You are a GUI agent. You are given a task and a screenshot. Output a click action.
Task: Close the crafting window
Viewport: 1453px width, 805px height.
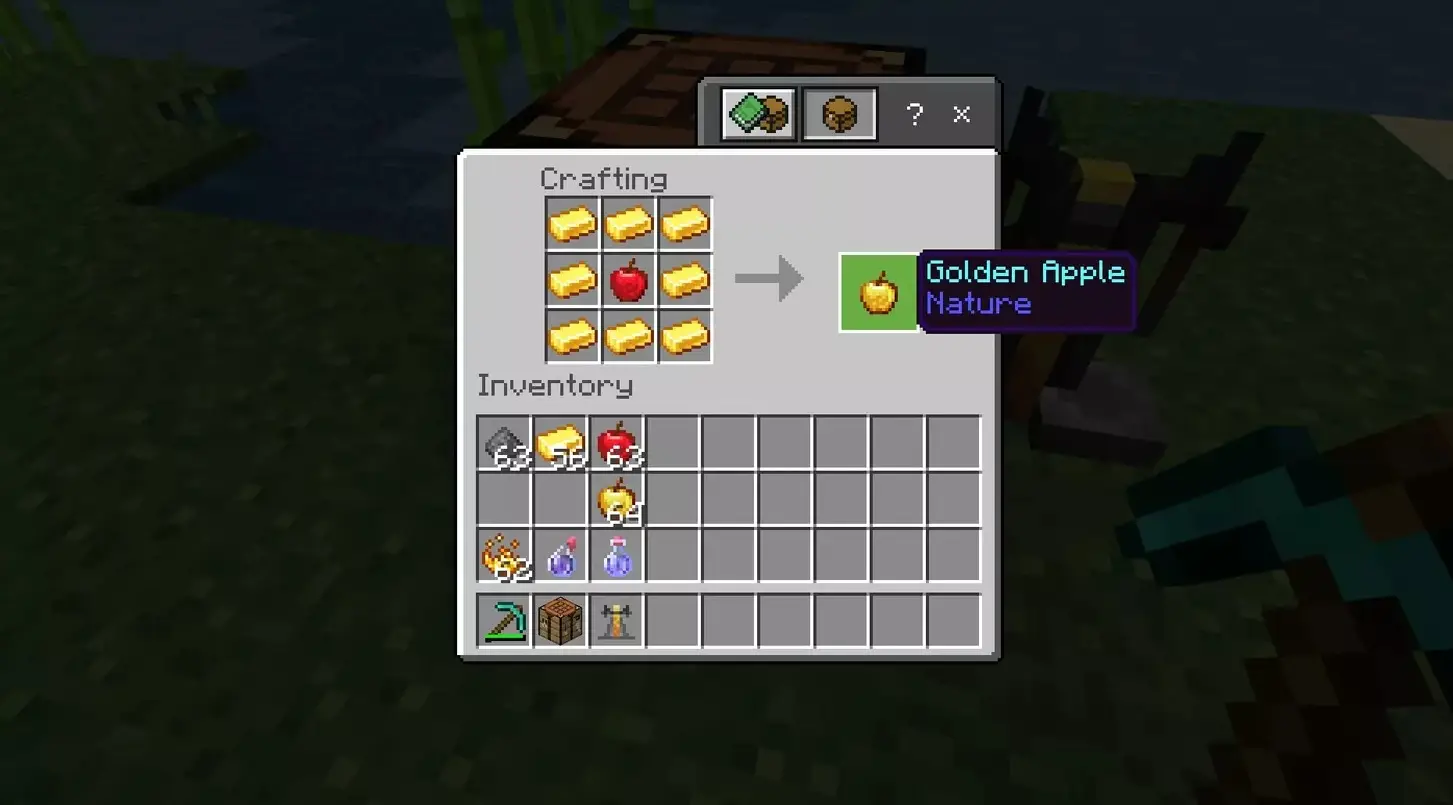[961, 115]
